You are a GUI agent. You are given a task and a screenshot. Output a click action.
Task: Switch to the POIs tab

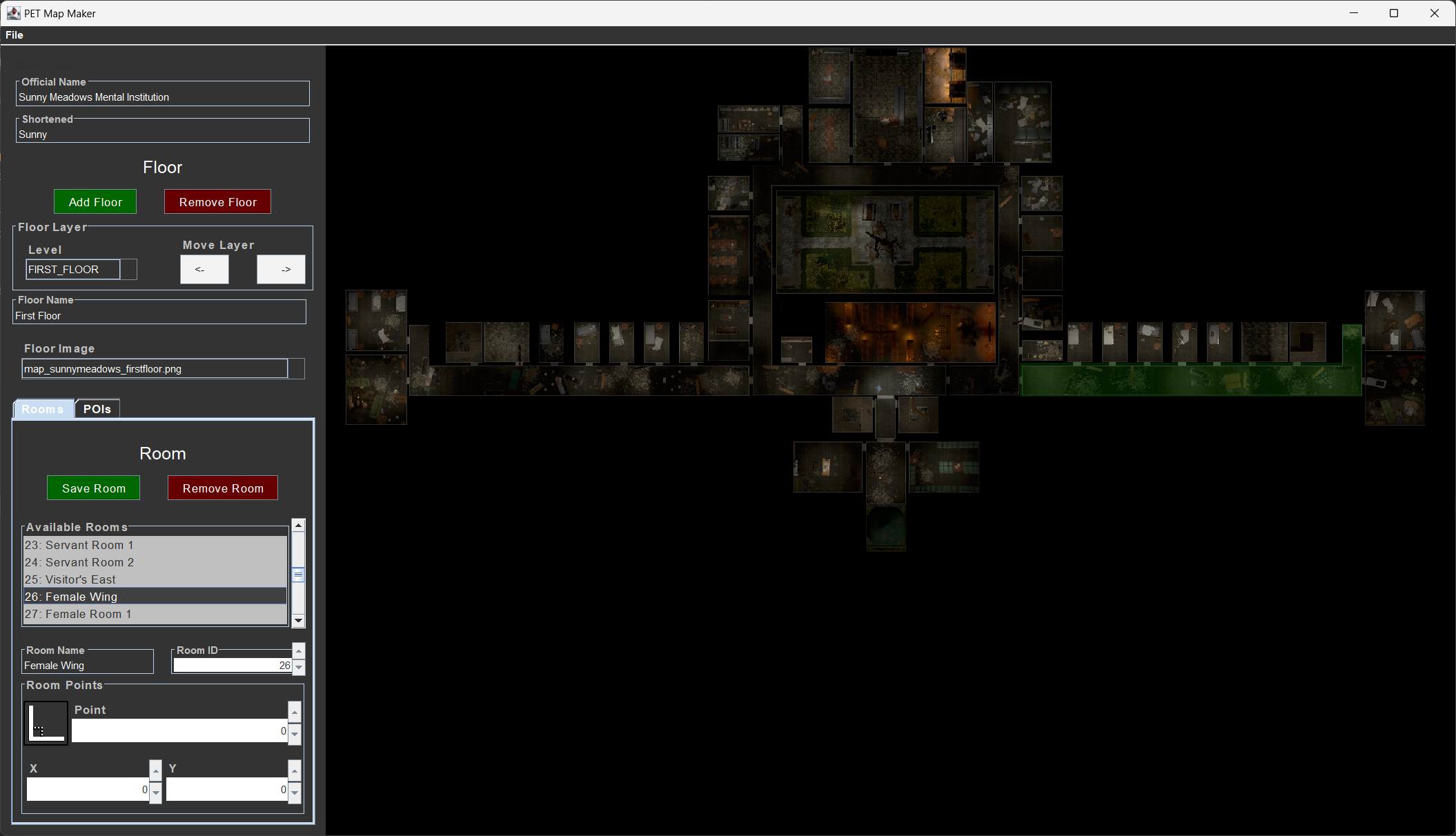[97, 408]
